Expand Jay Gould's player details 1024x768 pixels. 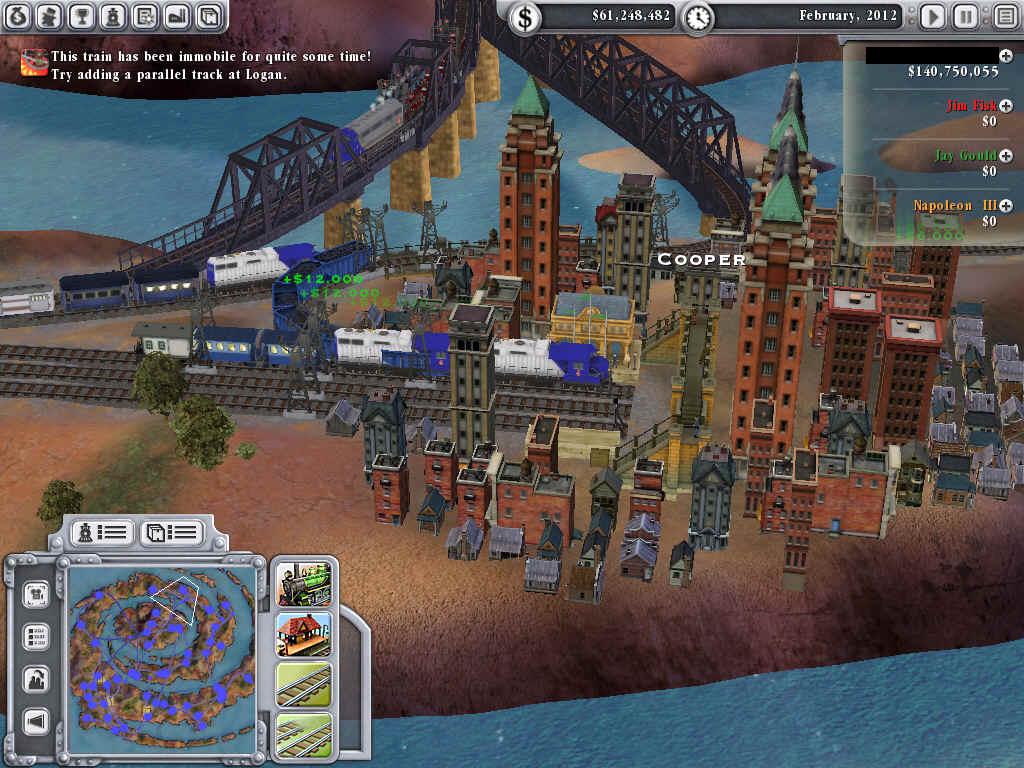1005,156
